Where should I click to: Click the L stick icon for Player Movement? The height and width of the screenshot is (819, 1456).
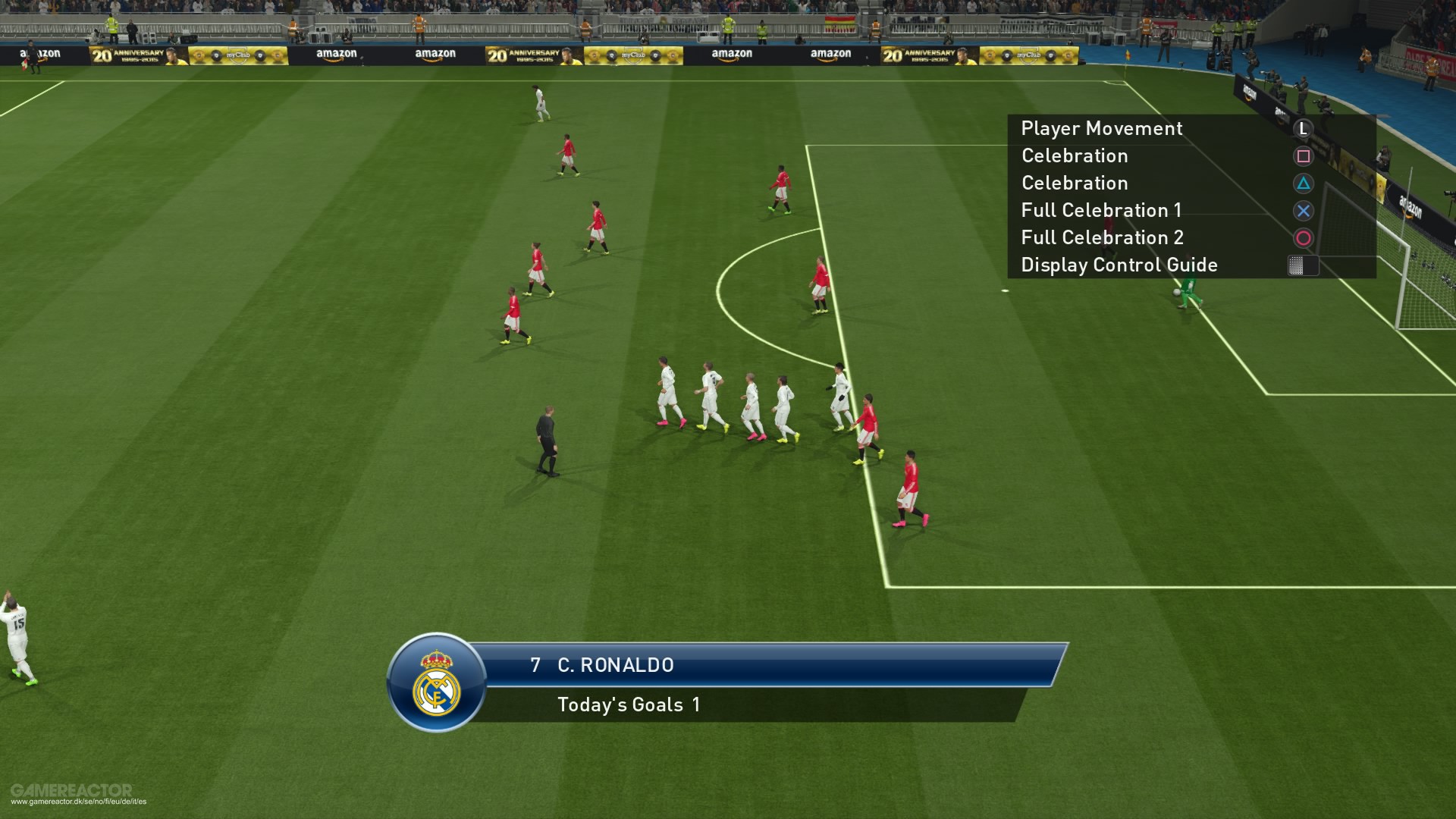[x=1302, y=130]
